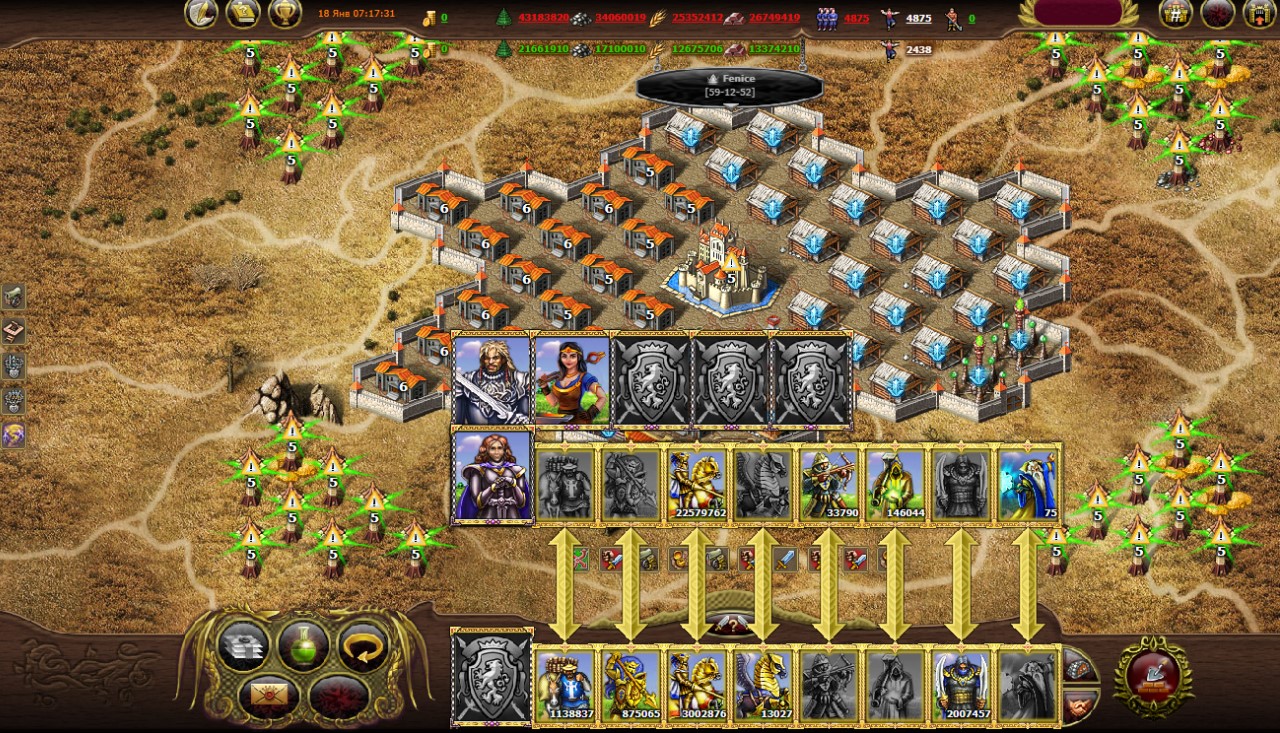Choose the spearman stack of 875065
The height and width of the screenshot is (733, 1280).
click(x=631, y=684)
